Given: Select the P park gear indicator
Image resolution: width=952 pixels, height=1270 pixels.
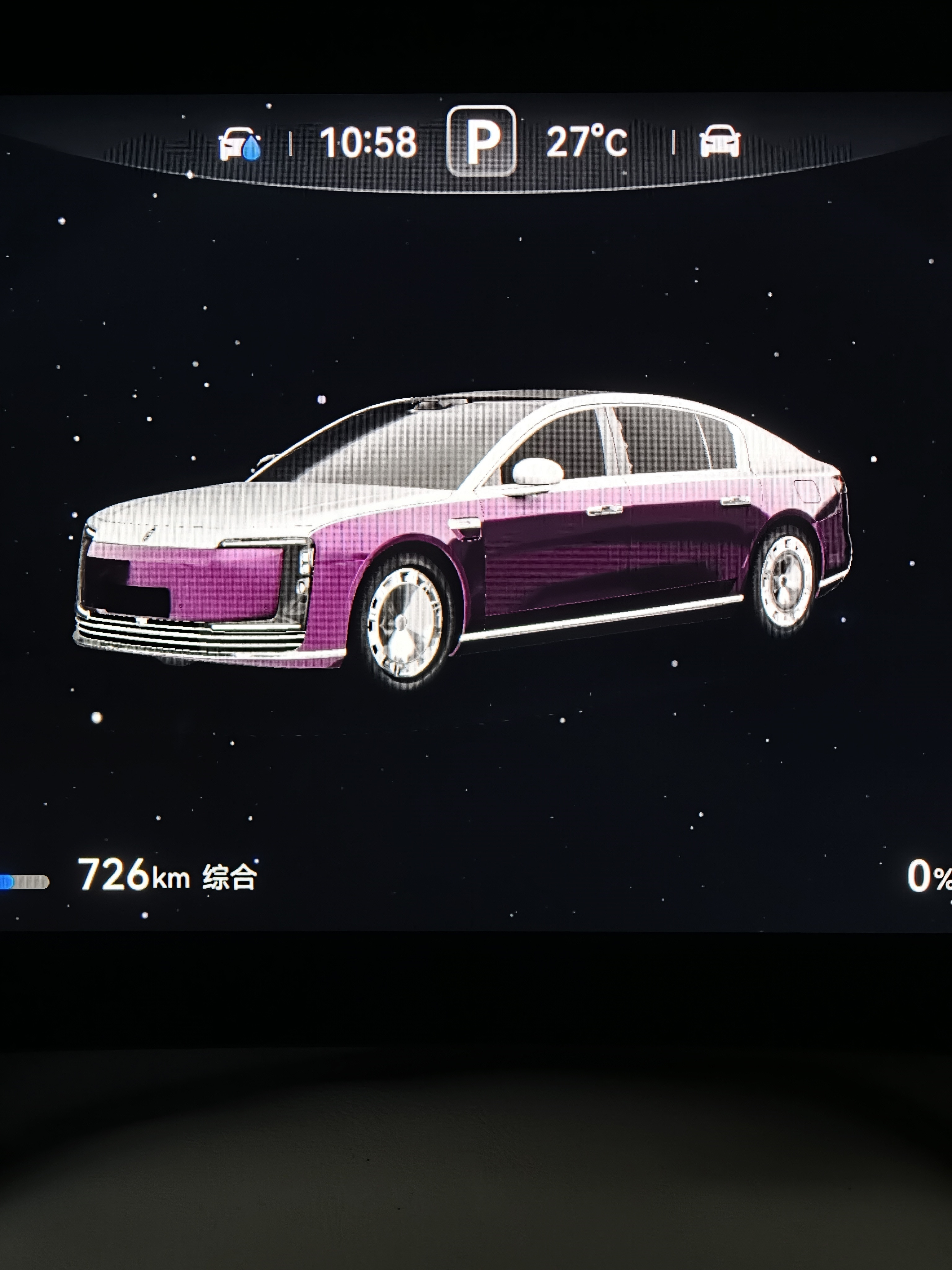Looking at the screenshot, I should pyautogui.click(x=482, y=141).
